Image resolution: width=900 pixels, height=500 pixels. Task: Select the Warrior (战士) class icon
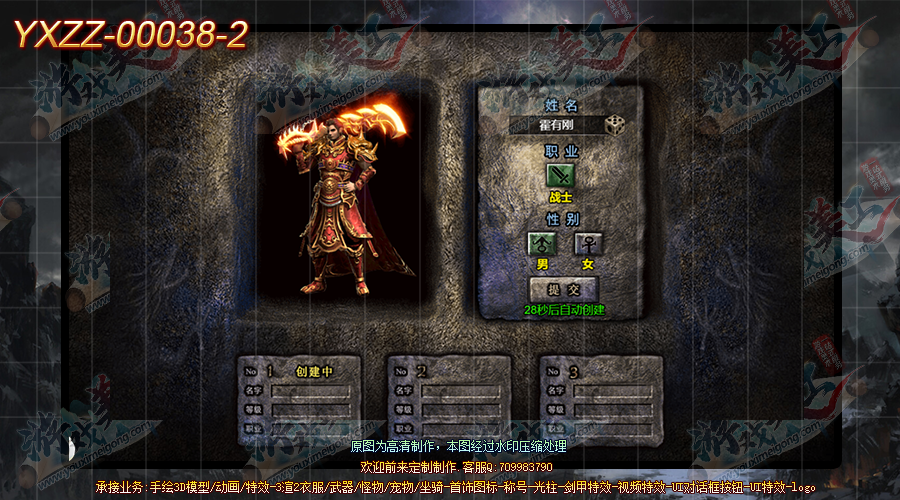click(561, 176)
